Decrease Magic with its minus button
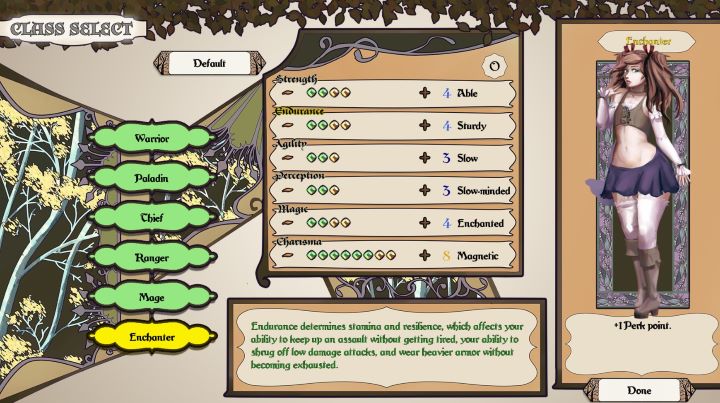The height and width of the screenshot is (403, 720). 289,223
